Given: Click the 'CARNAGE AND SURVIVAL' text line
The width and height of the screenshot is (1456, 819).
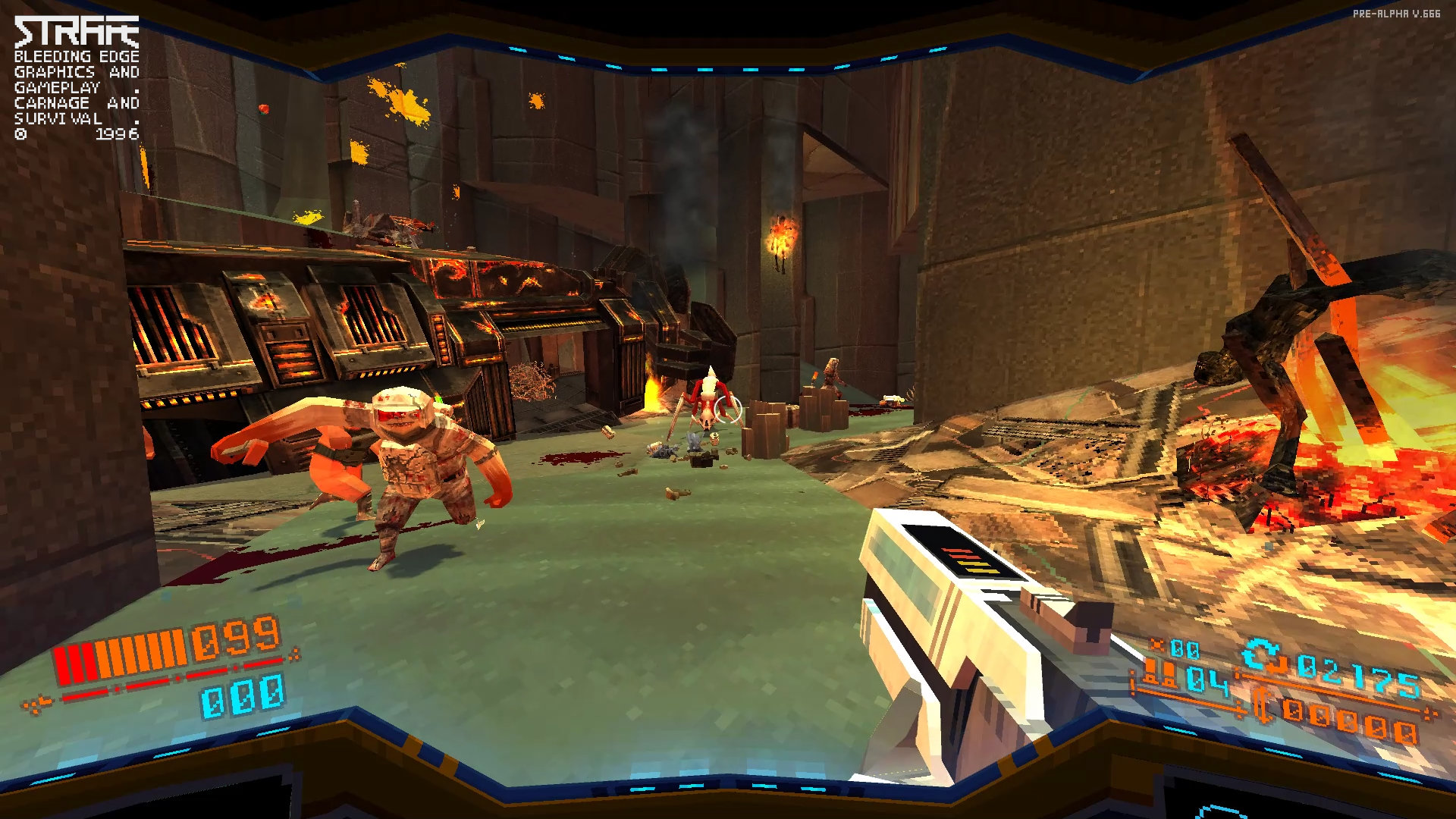Looking at the screenshot, I should coord(76,110).
